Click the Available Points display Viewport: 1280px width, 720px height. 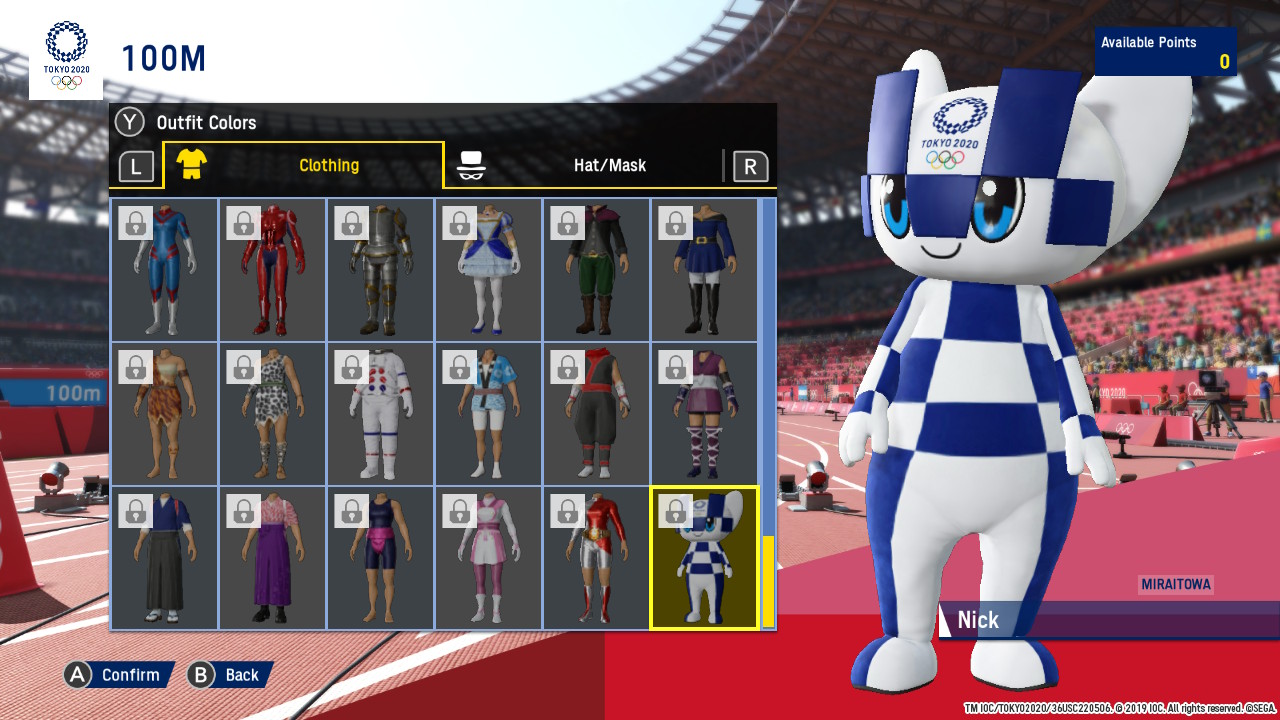(1165, 51)
